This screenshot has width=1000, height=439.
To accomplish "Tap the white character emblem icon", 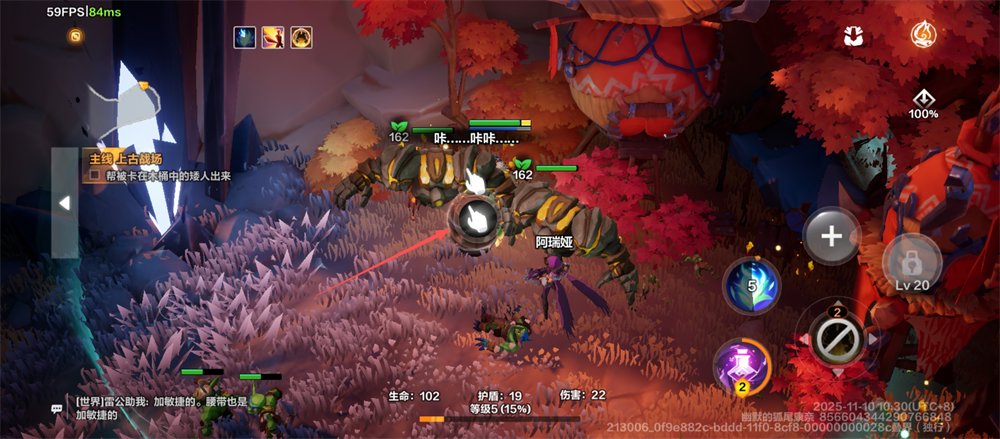I will pos(853,37).
